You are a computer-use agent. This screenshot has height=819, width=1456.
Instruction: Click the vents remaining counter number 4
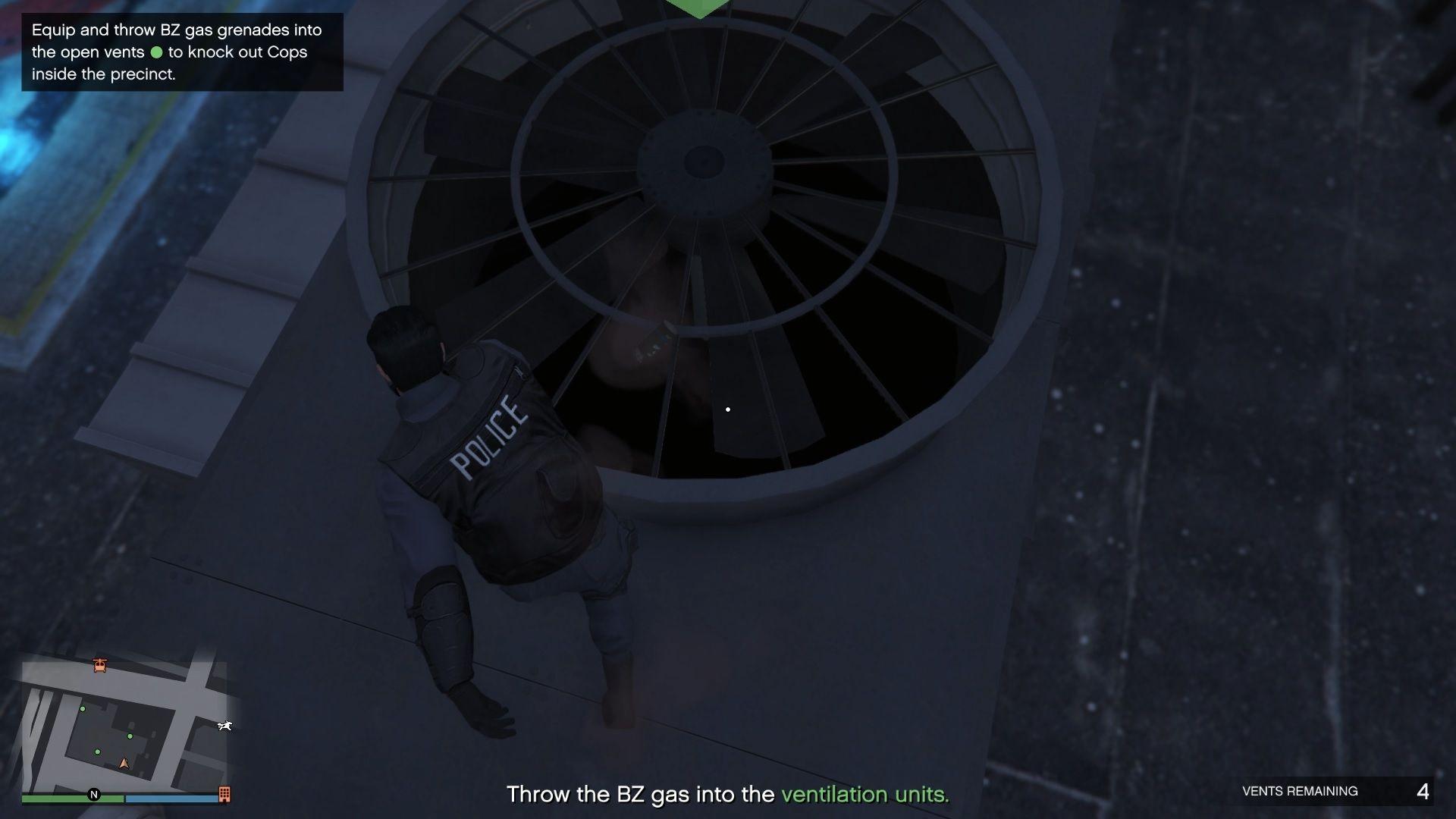(1425, 789)
